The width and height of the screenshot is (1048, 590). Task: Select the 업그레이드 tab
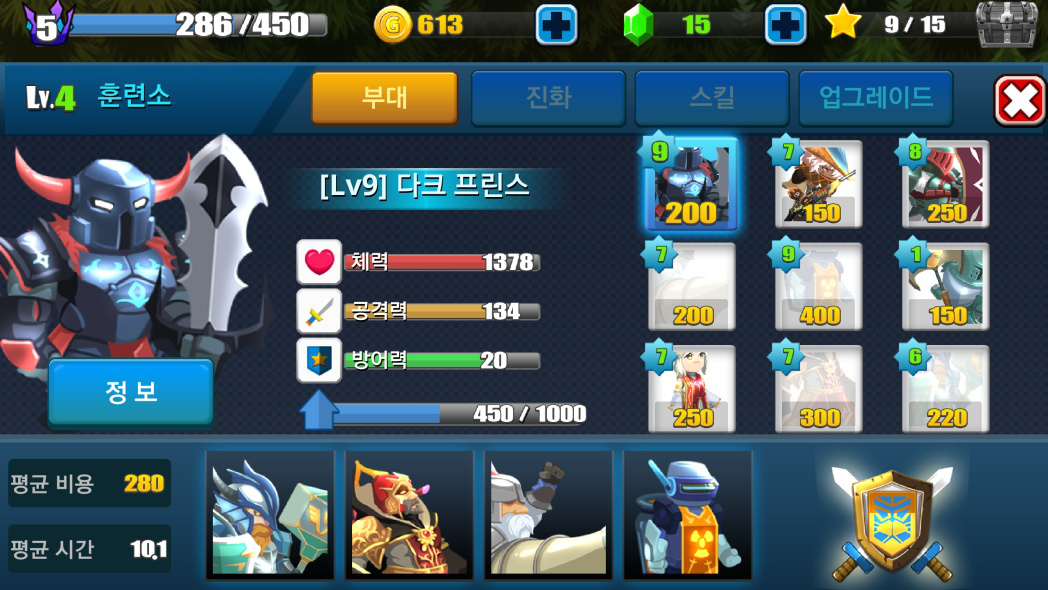[x=875, y=97]
